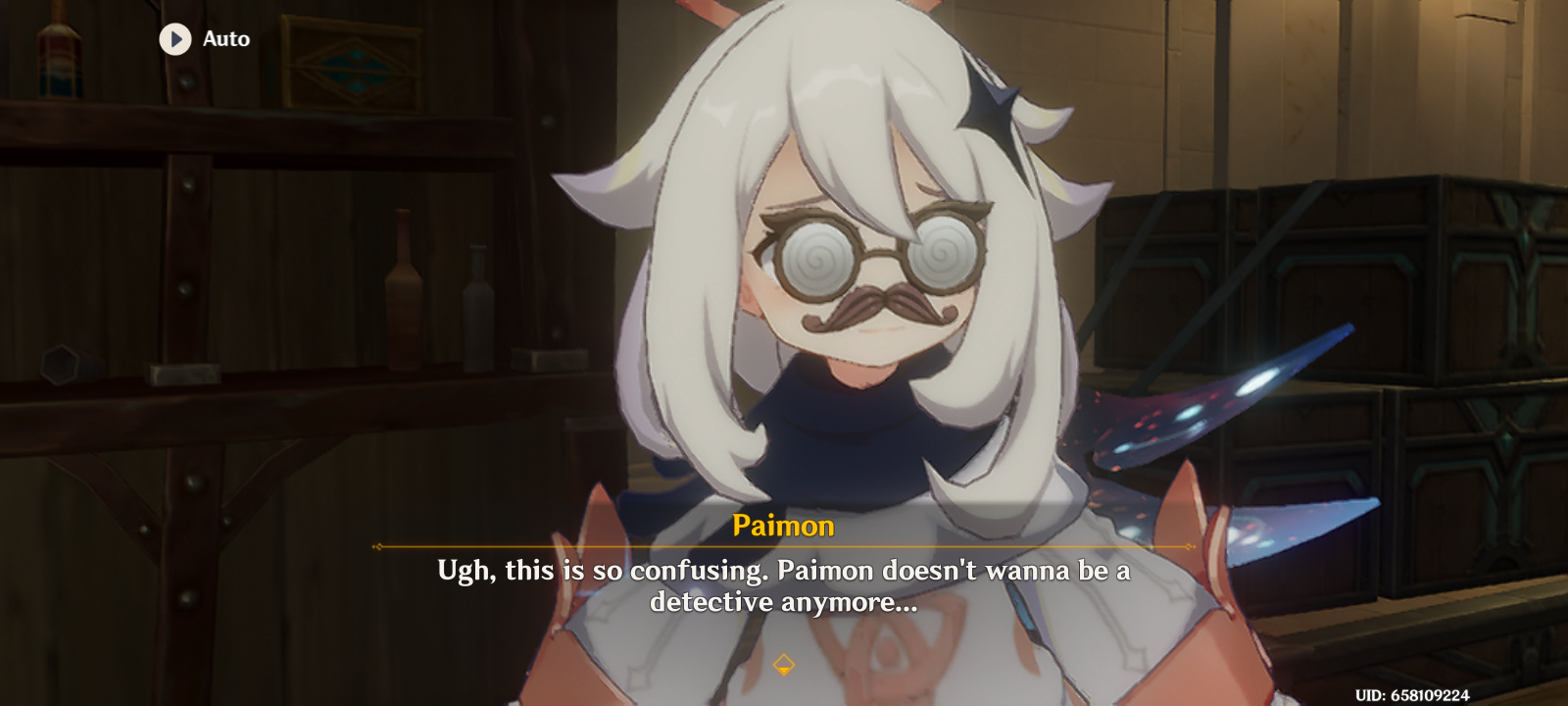
Task: Open speaker details via the Paimon name header
Action: (784, 526)
